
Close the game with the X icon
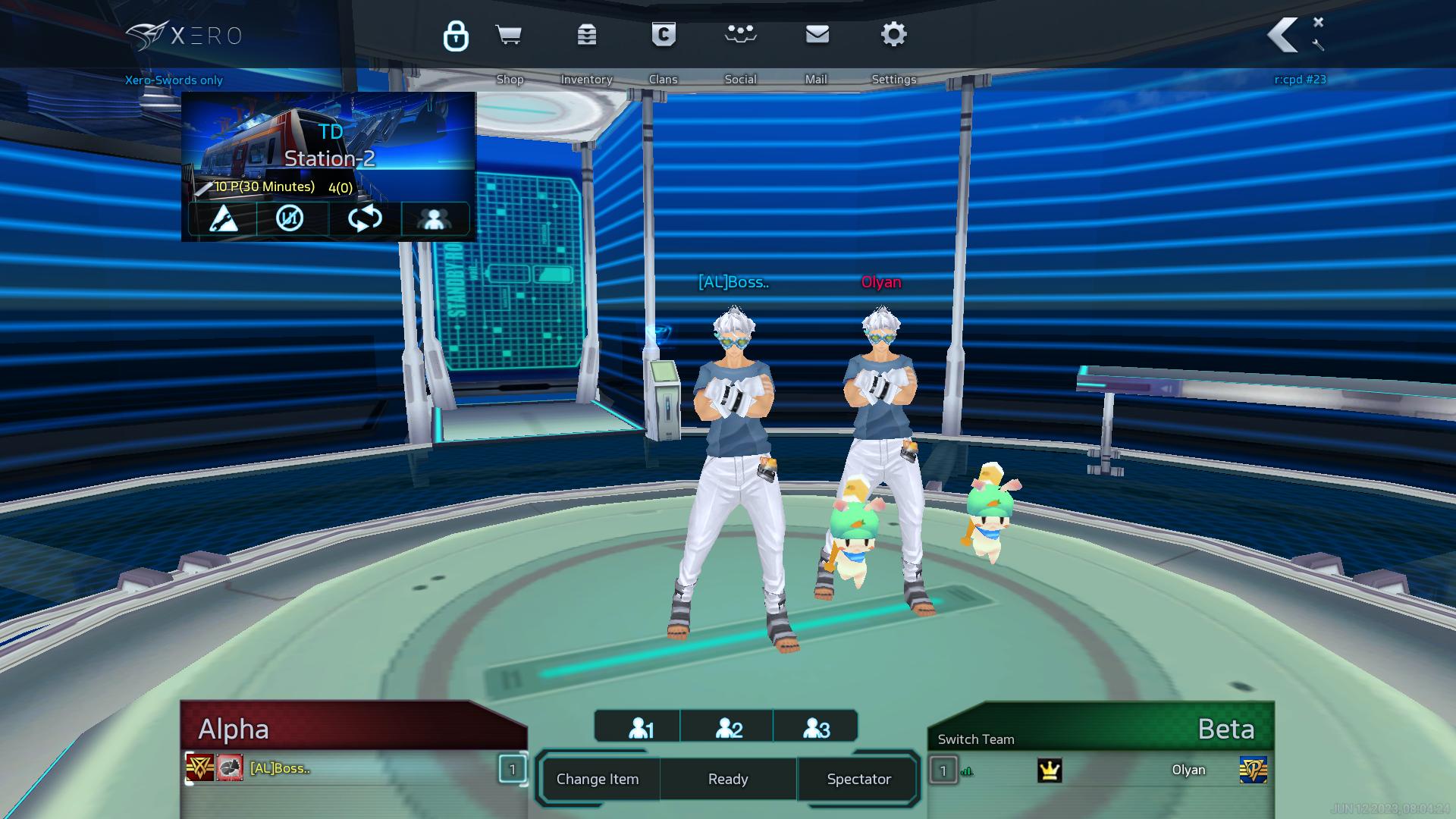pos(1318,22)
